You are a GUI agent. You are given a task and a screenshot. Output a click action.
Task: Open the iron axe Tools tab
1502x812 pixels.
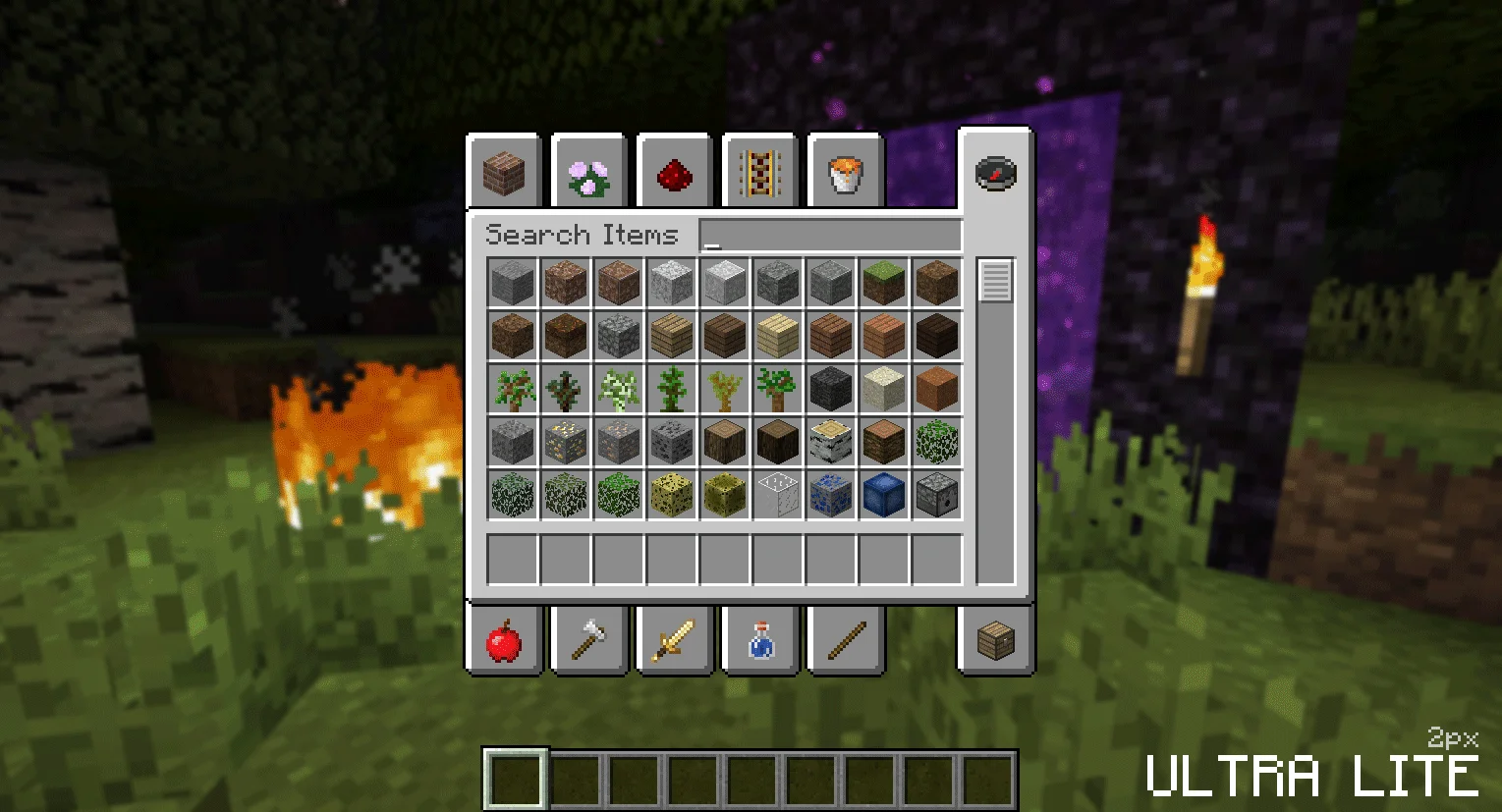[589, 642]
